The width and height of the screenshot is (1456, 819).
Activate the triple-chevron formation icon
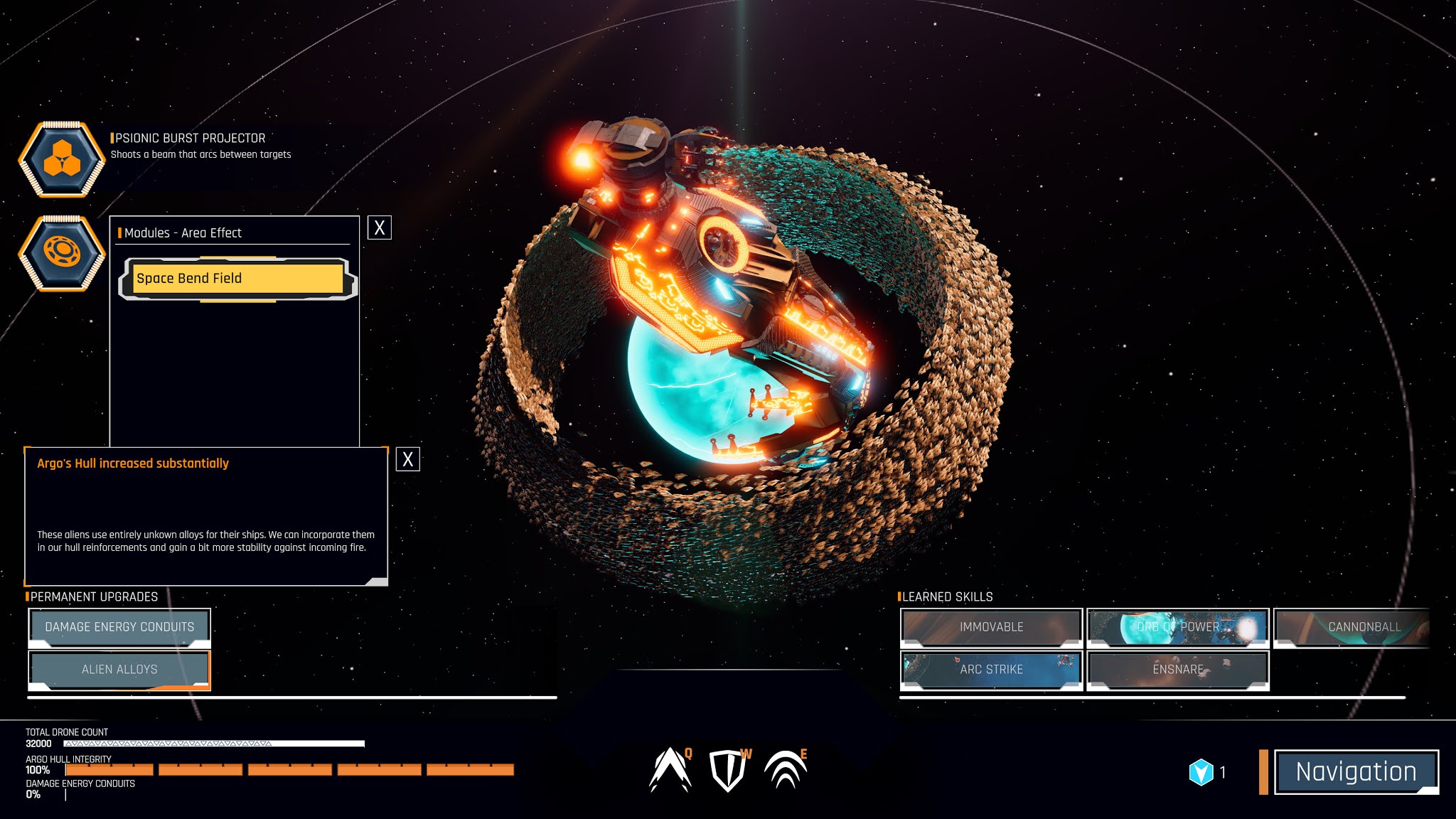click(785, 771)
